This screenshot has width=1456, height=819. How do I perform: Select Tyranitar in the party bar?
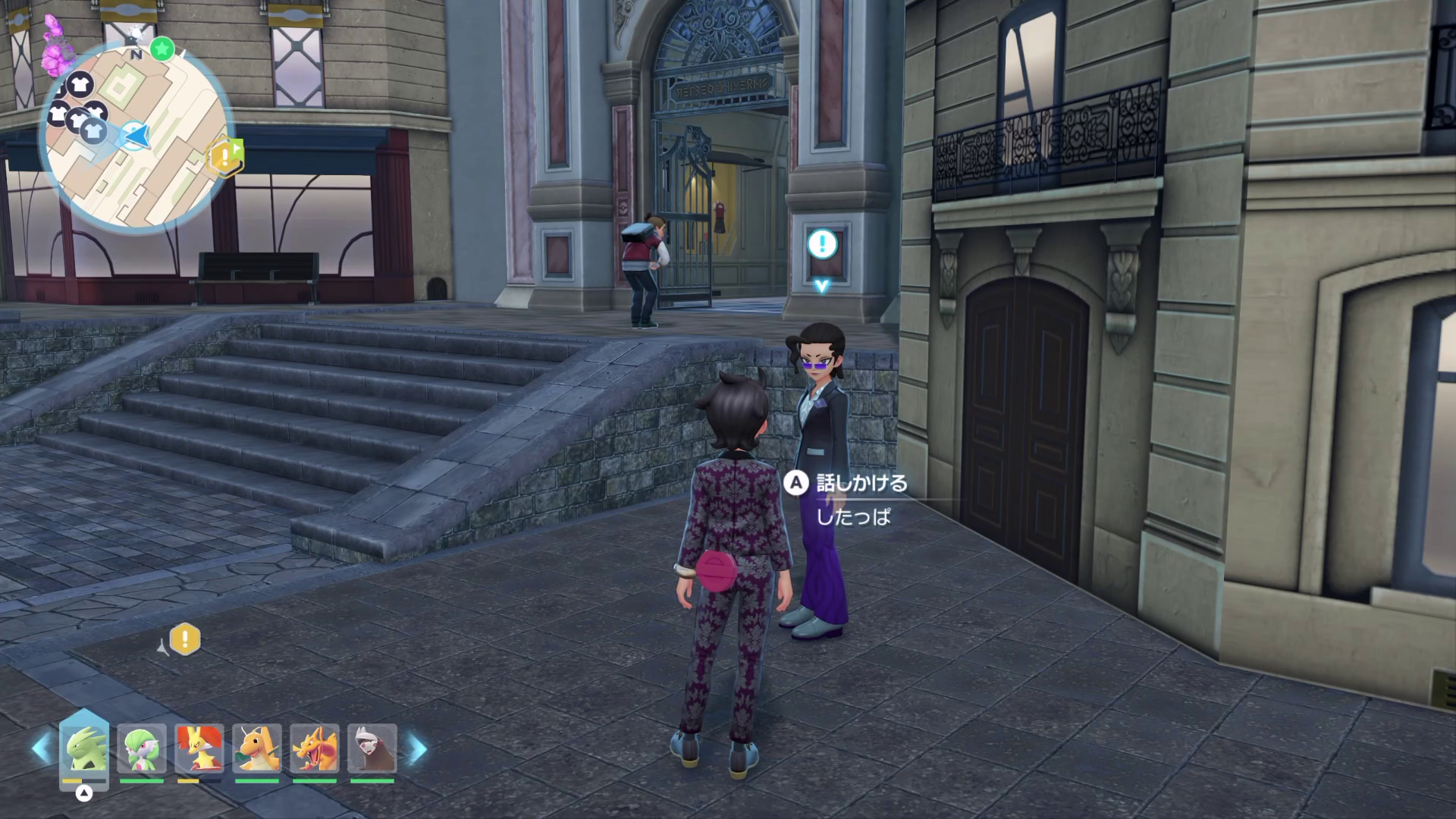point(83,748)
